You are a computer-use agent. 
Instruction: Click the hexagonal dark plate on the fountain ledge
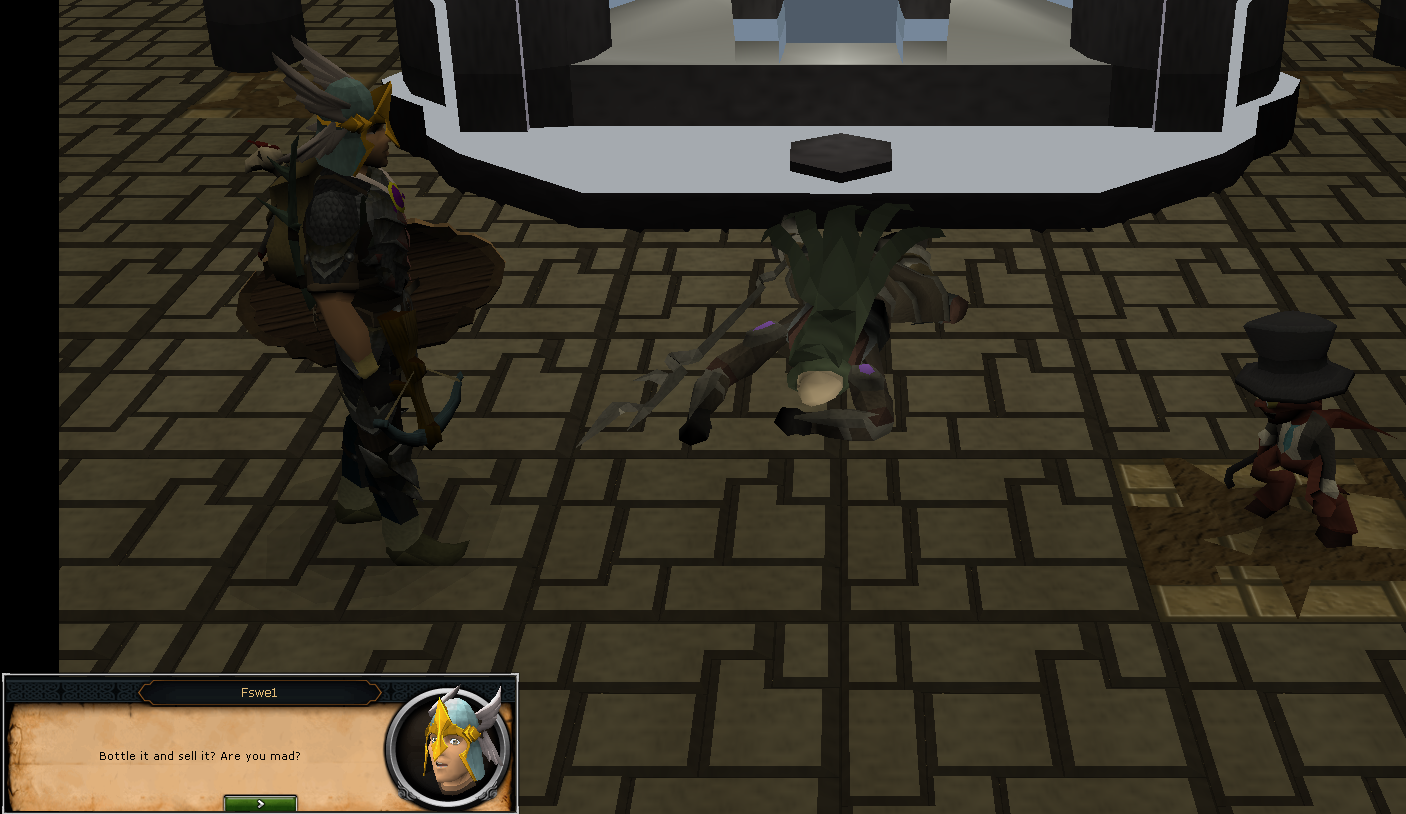[x=840, y=156]
